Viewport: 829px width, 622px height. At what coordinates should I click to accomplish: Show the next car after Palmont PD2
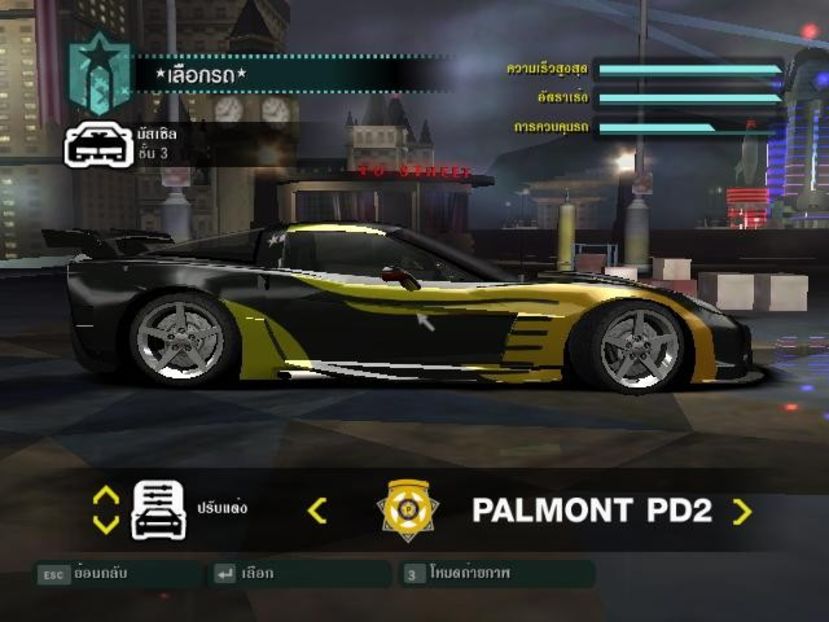point(741,512)
